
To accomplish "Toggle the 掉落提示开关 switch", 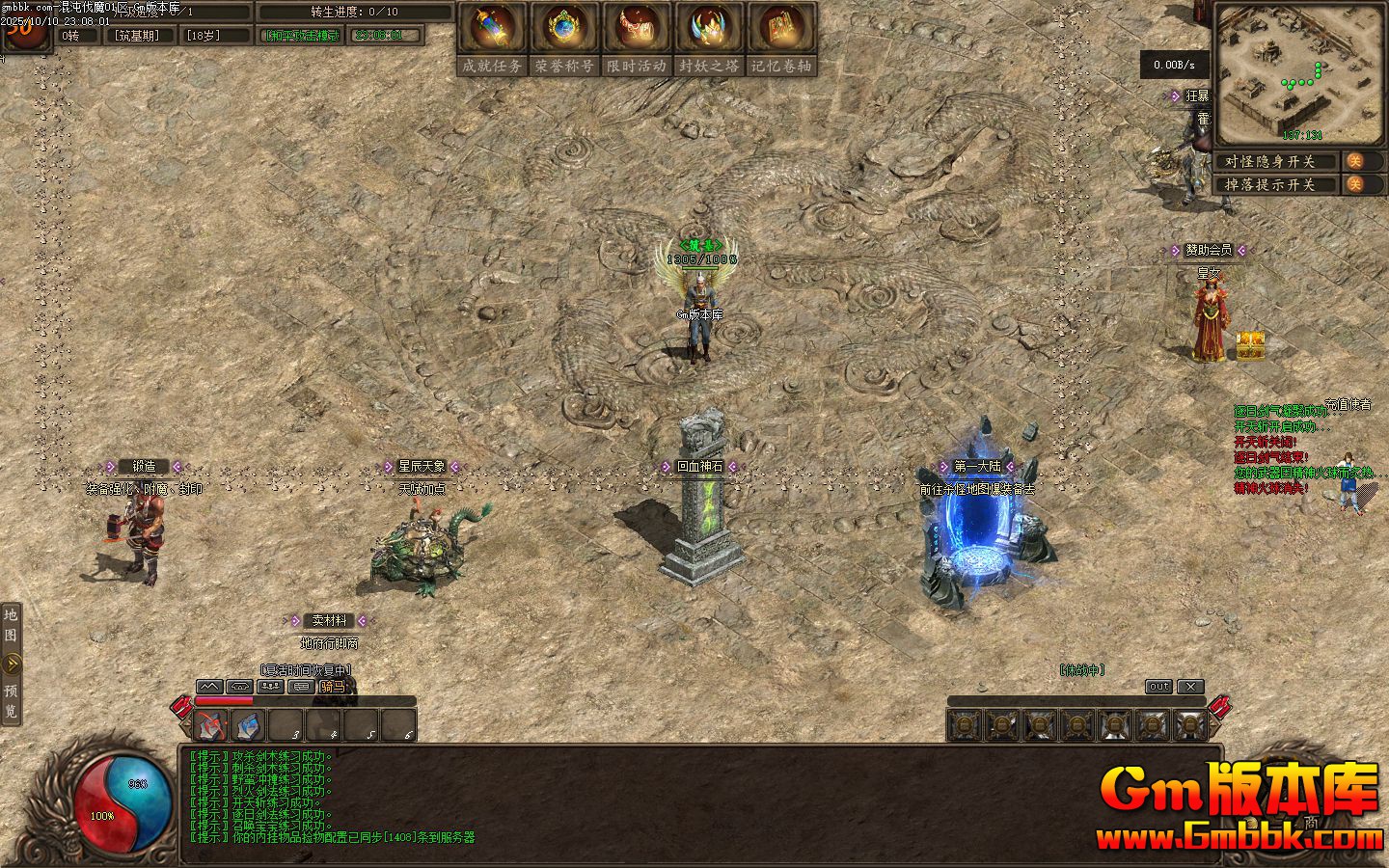I will (x=1355, y=184).
